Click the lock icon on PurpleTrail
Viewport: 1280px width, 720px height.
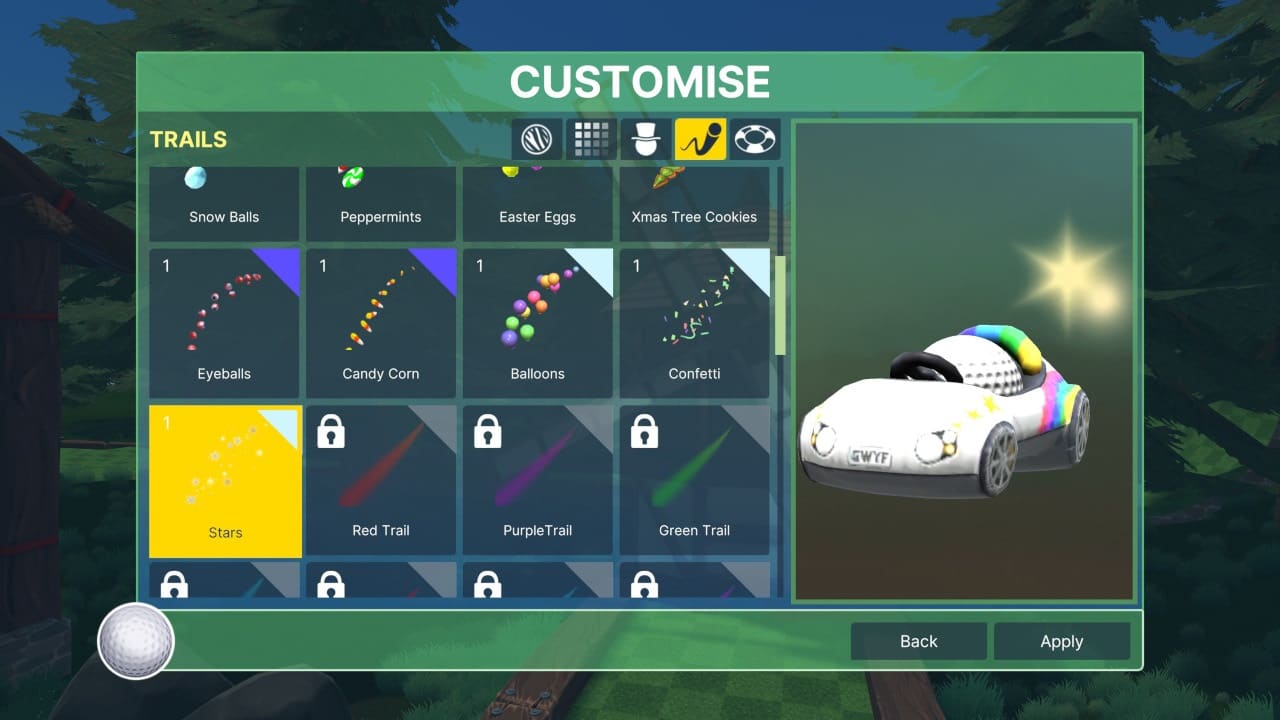(488, 432)
